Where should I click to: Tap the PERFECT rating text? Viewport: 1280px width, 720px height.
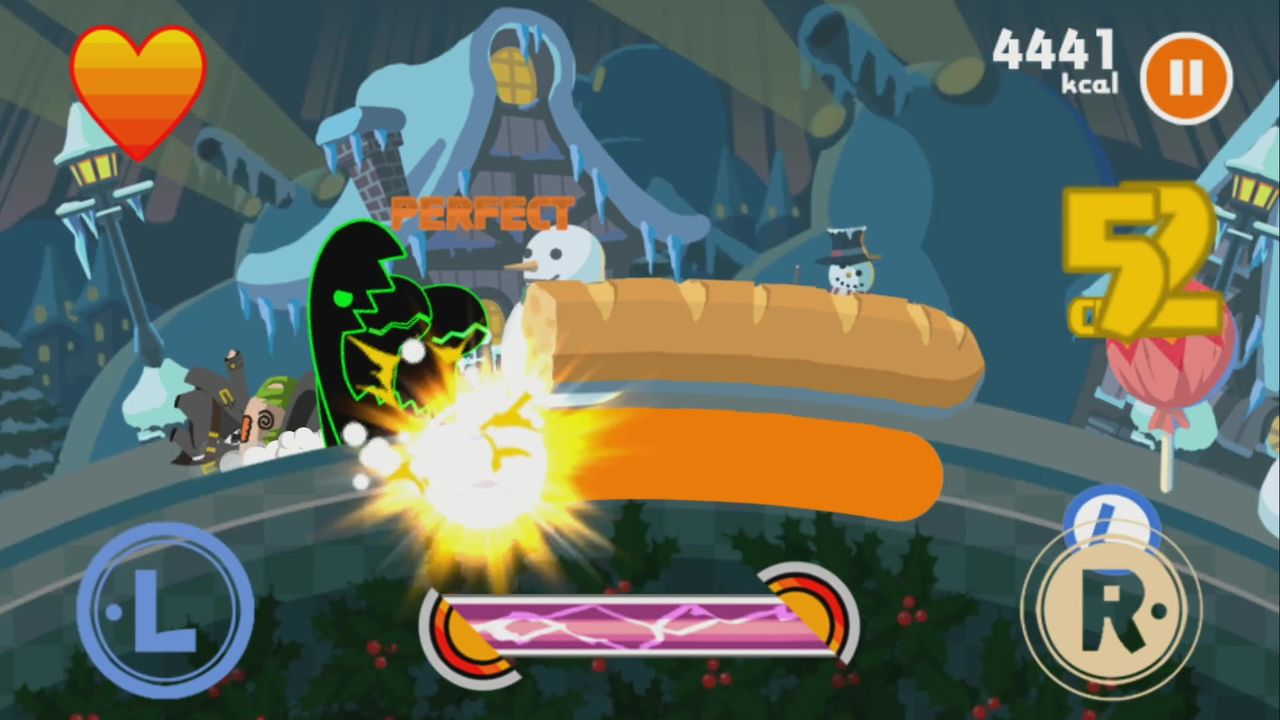pos(482,212)
